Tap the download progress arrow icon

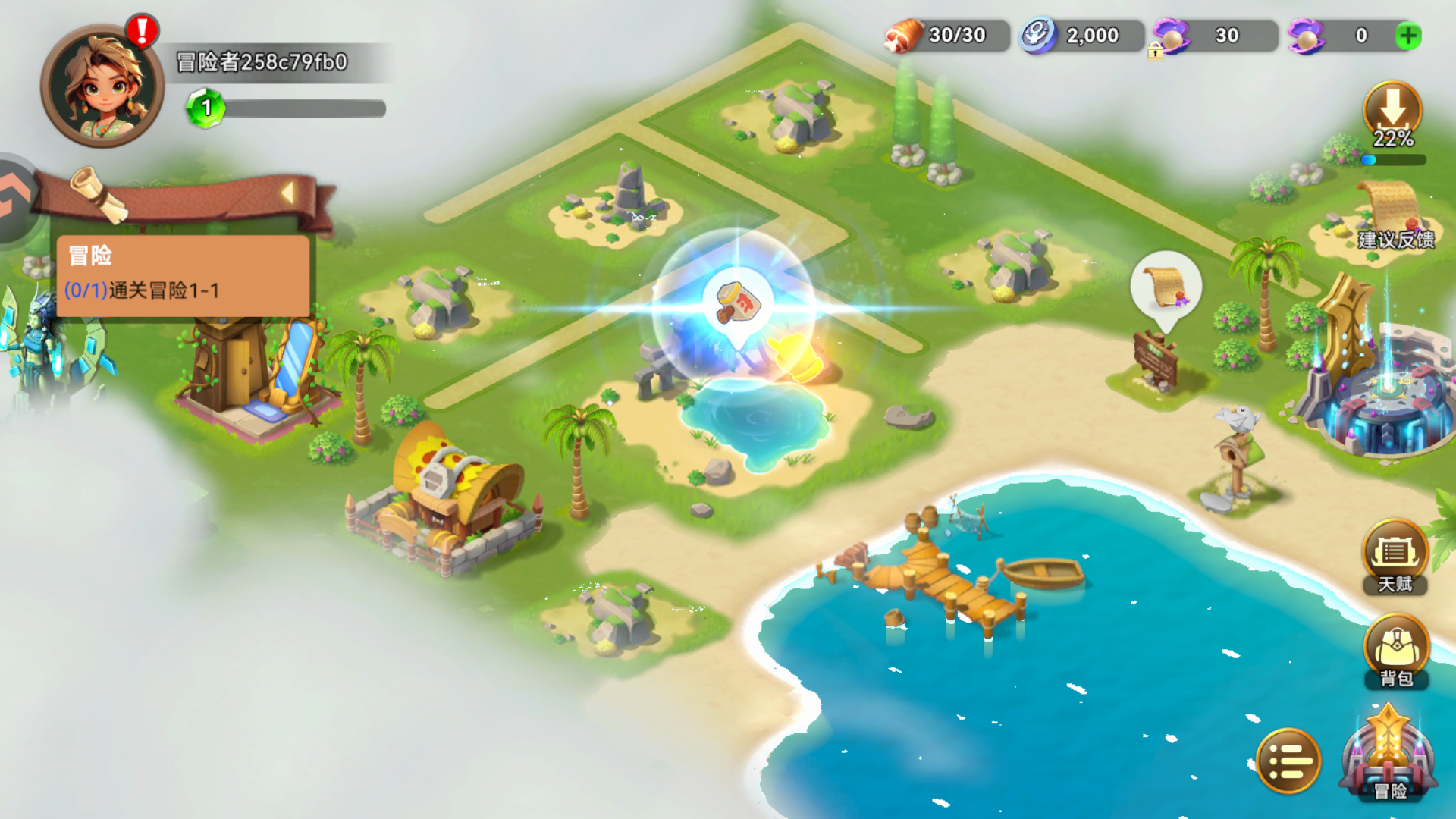pyautogui.click(x=1392, y=111)
